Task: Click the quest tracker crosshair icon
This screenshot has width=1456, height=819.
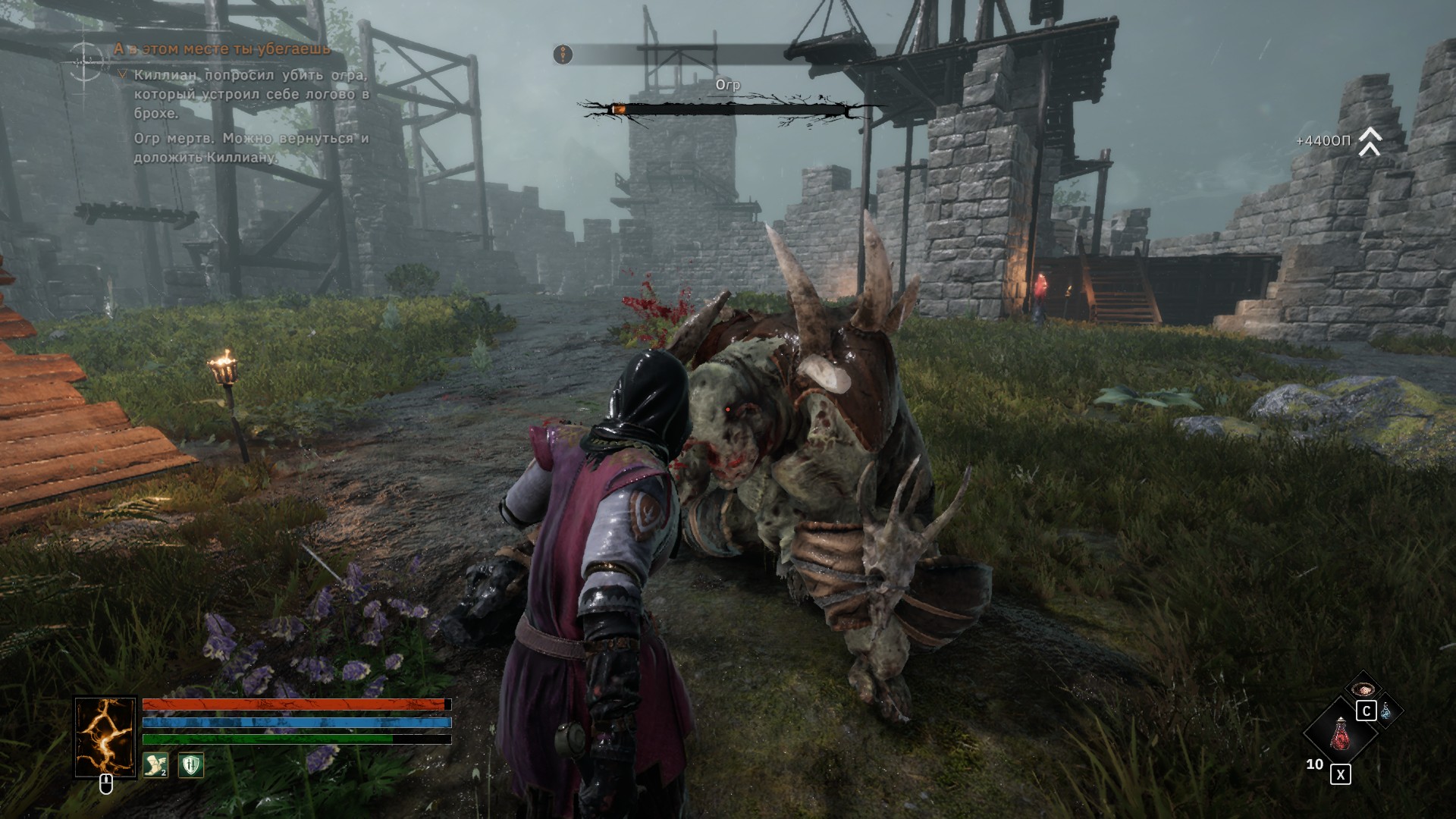Action: (86, 61)
